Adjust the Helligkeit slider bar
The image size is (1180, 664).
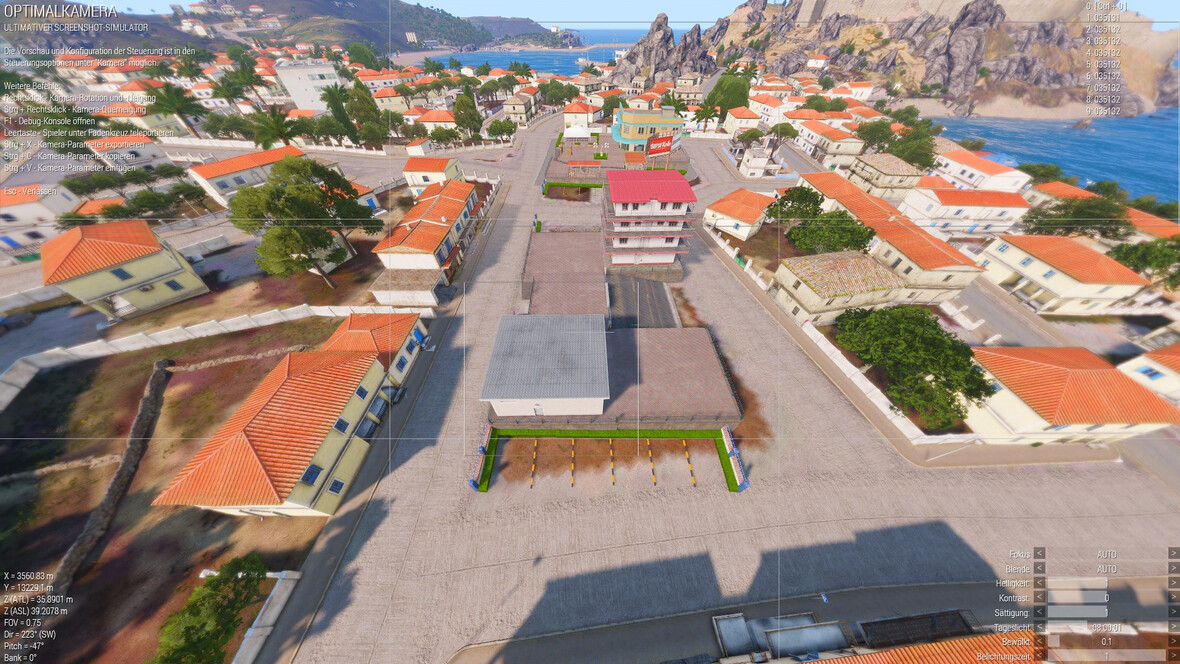click(x=1106, y=583)
